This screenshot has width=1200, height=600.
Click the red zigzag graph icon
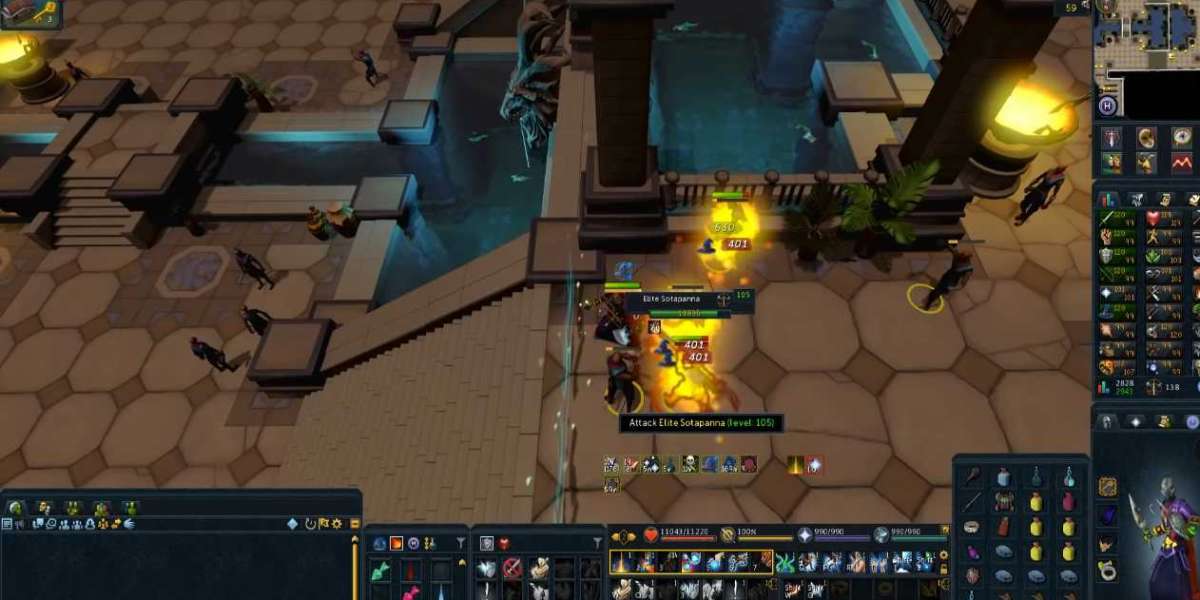[1182, 161]
